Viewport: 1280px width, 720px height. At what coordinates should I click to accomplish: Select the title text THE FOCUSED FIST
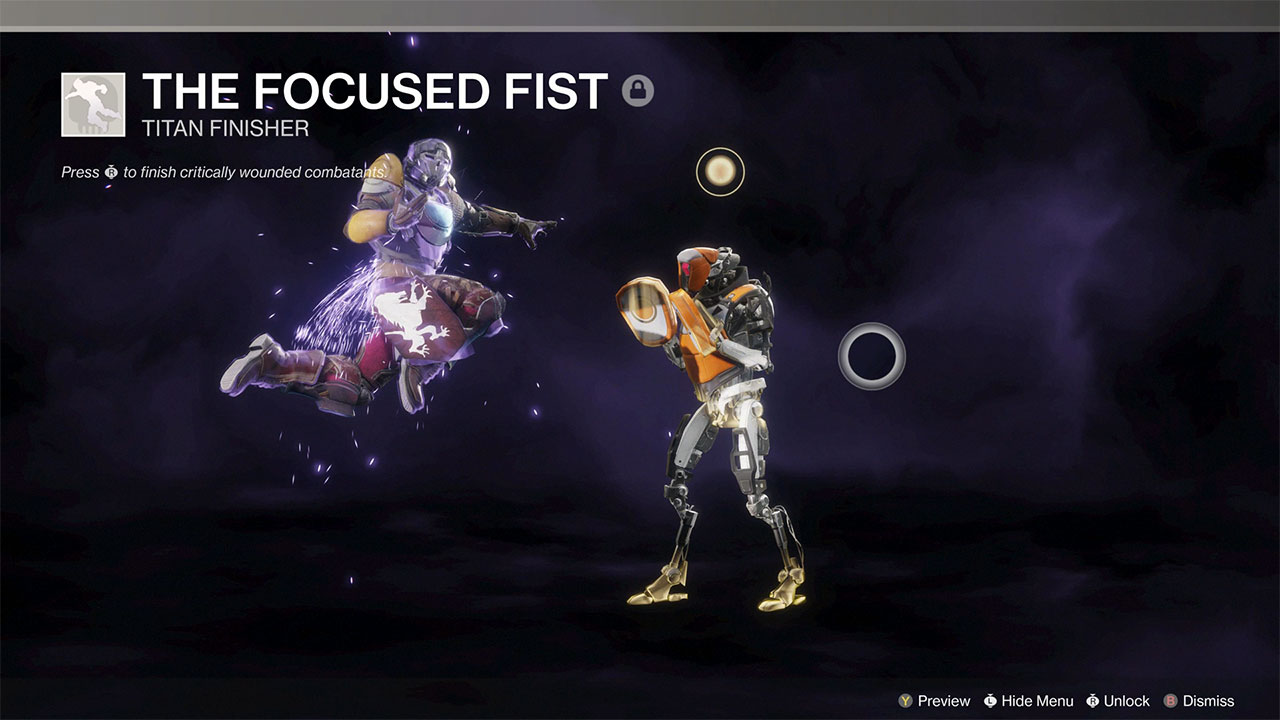pos(374,92)
